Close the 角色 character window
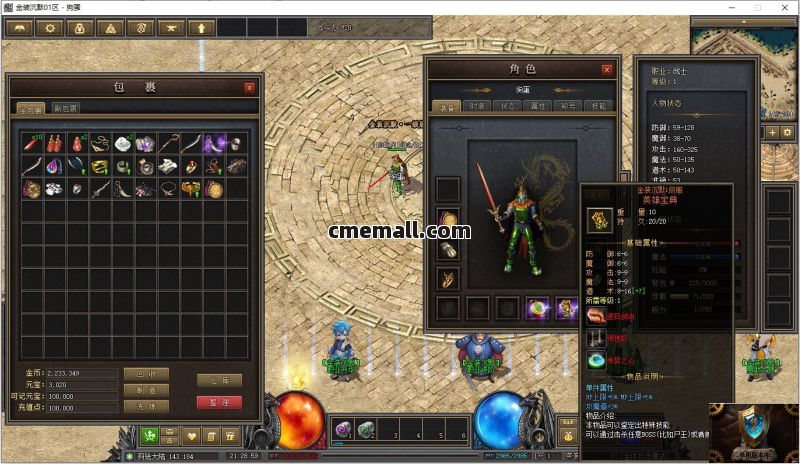 606,70
